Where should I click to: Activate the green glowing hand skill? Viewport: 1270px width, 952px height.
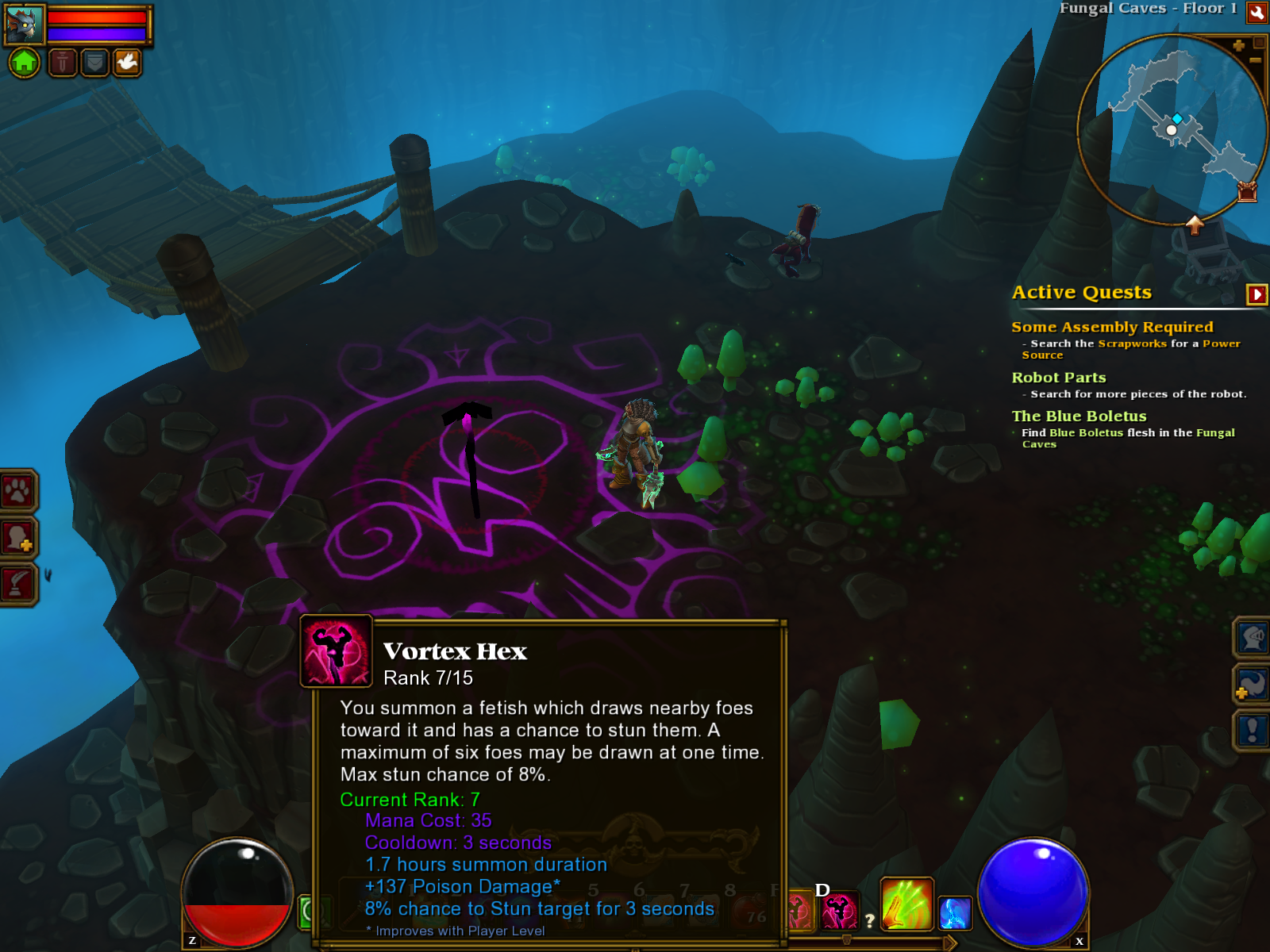pos(906,904)
